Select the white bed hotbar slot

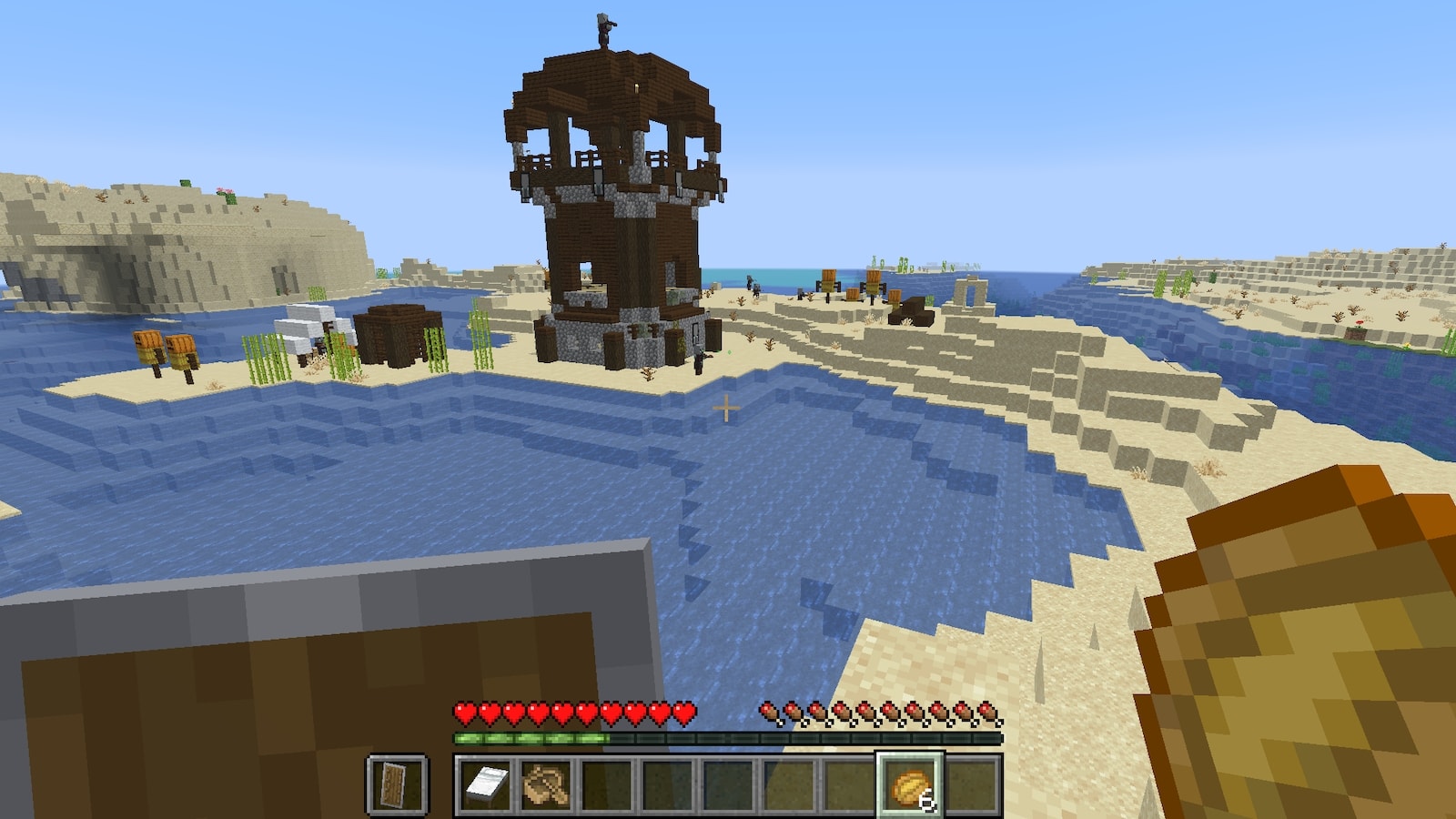point(485,784)
